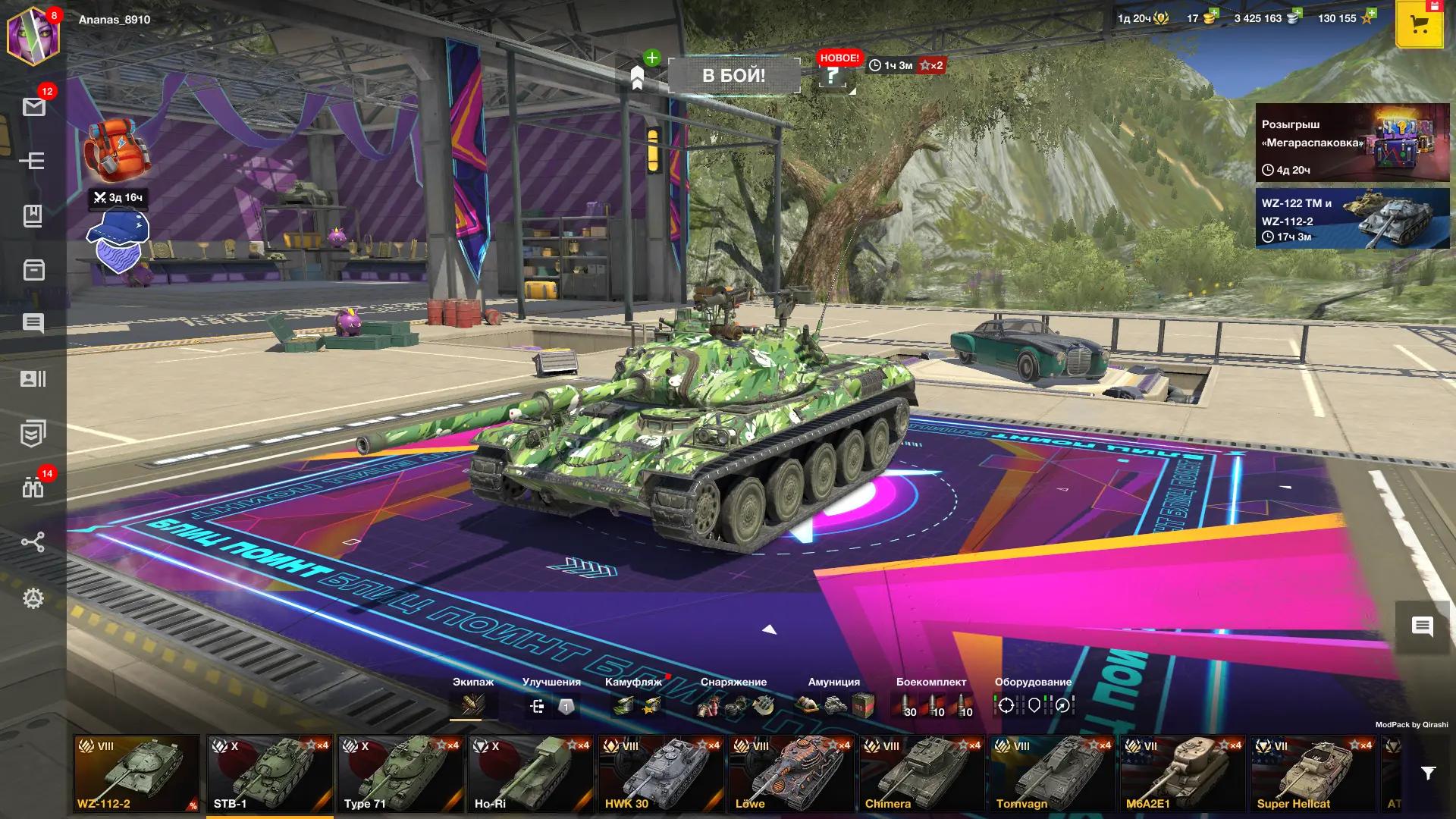Start battle with the В БОЙ! button
This screenshot has width=1456, height=819.
733,76
